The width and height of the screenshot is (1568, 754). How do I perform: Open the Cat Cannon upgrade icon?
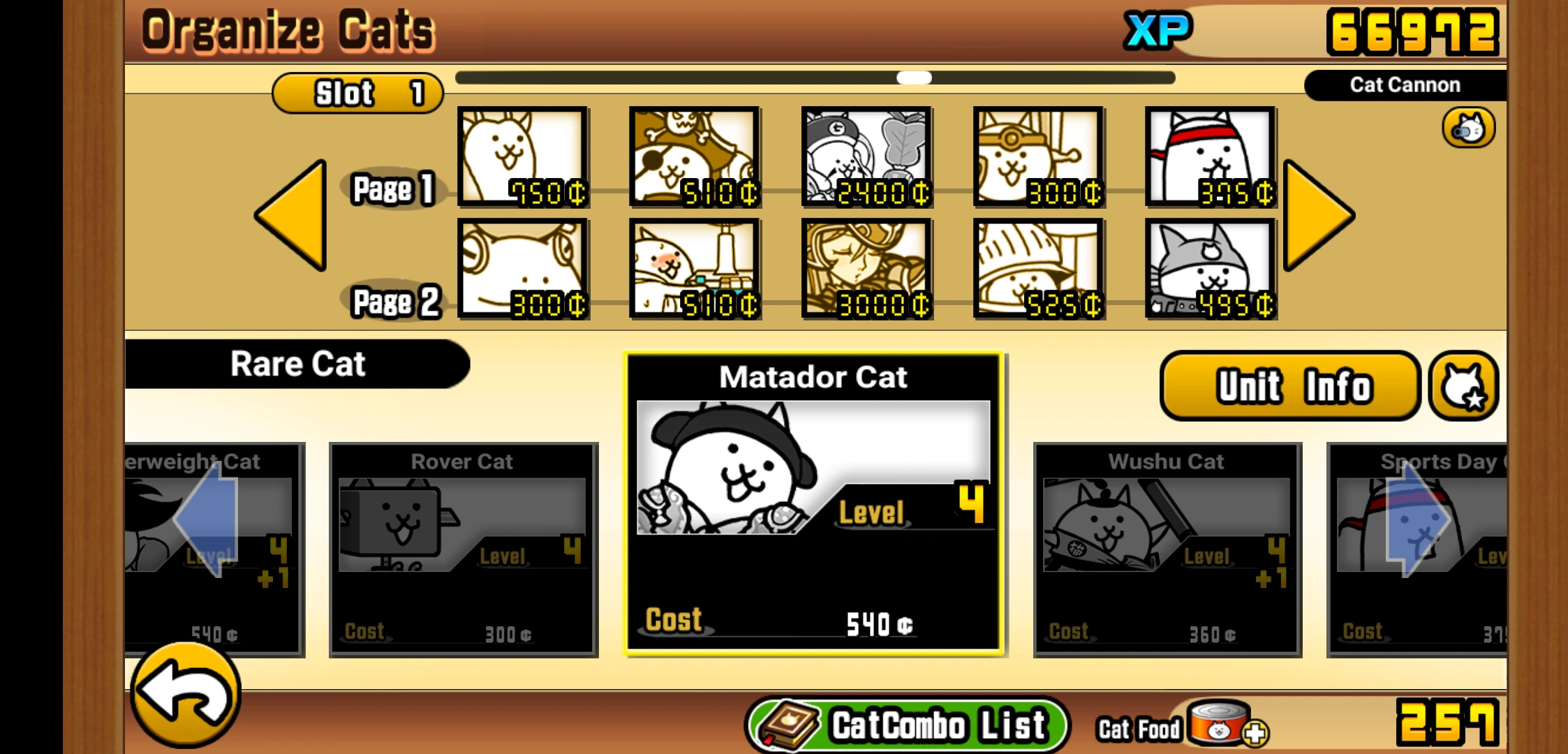click(x=1467, y=128)
